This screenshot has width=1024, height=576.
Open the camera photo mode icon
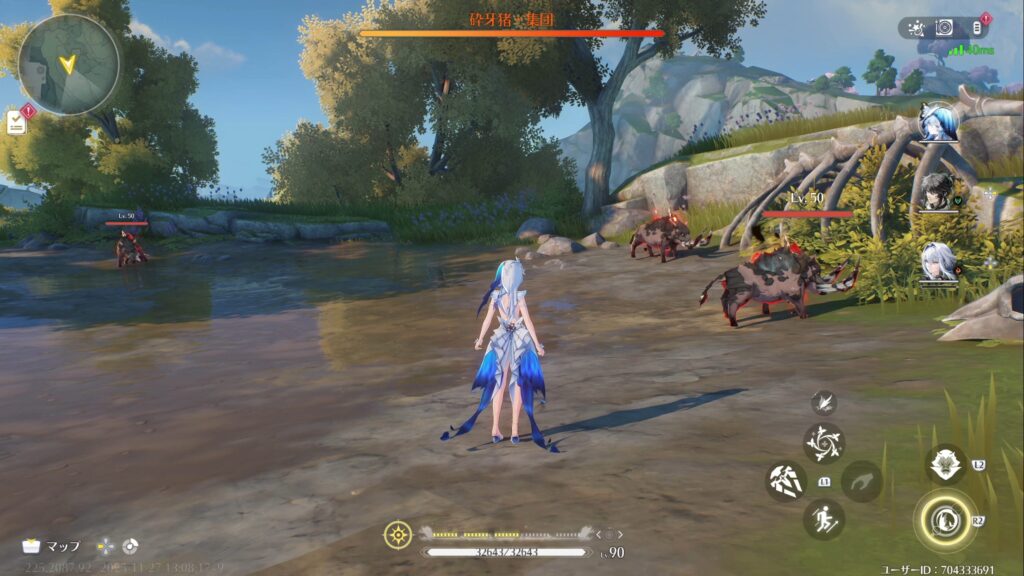[944, 28]
